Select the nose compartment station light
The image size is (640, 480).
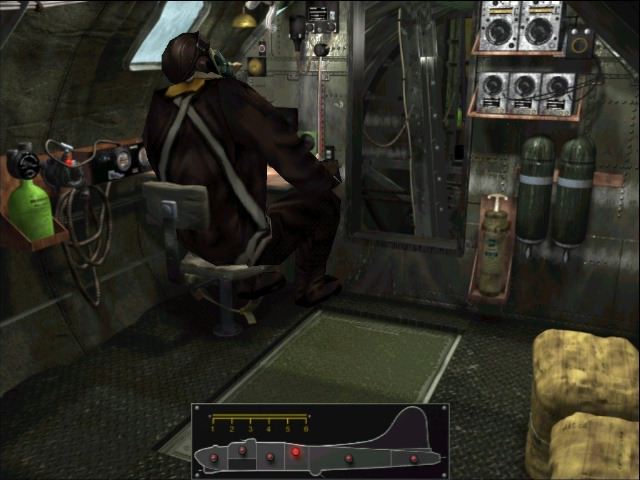click(213, 456)
